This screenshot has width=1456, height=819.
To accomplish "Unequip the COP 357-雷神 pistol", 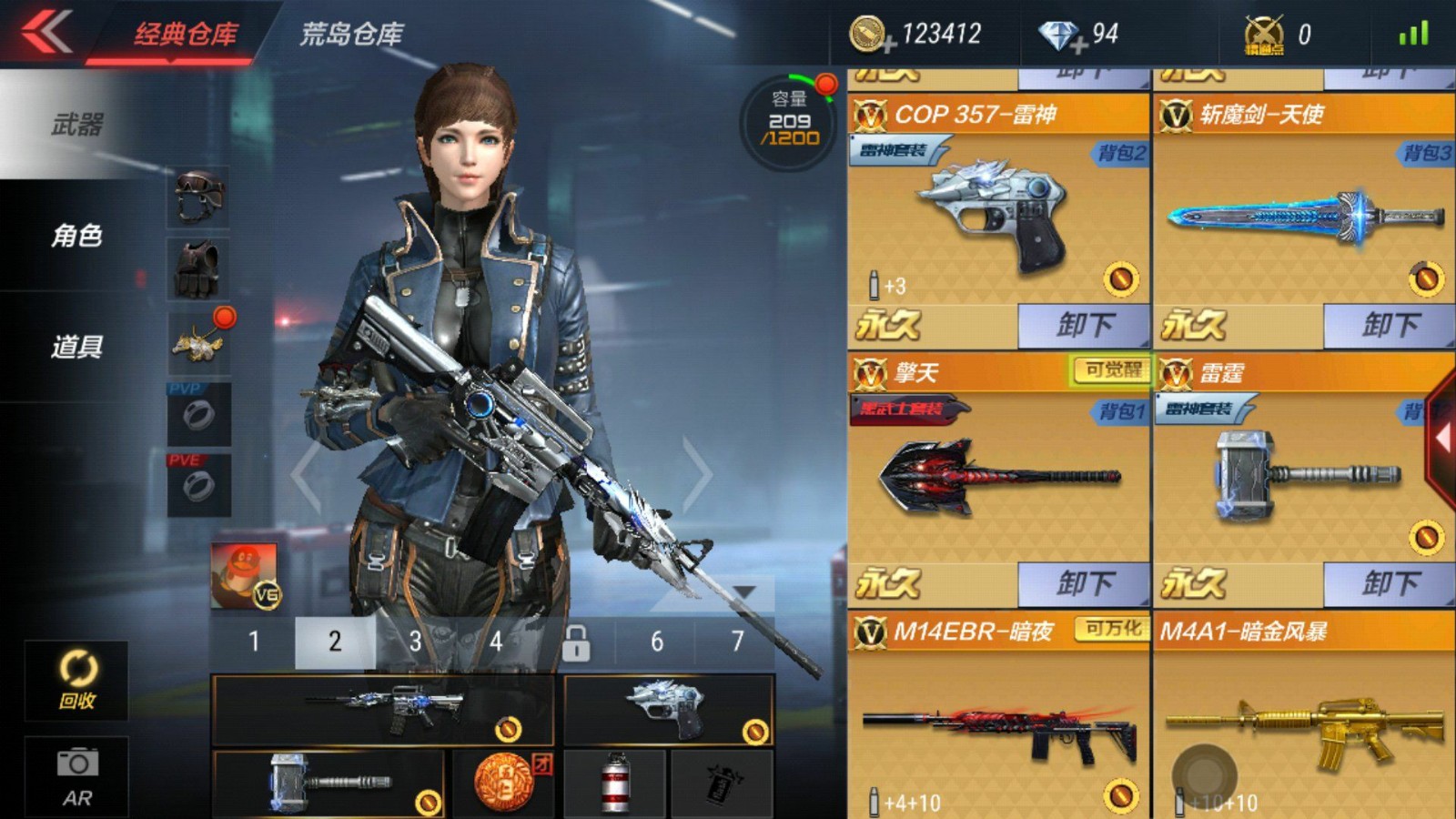I will (x=1084, y=325).
